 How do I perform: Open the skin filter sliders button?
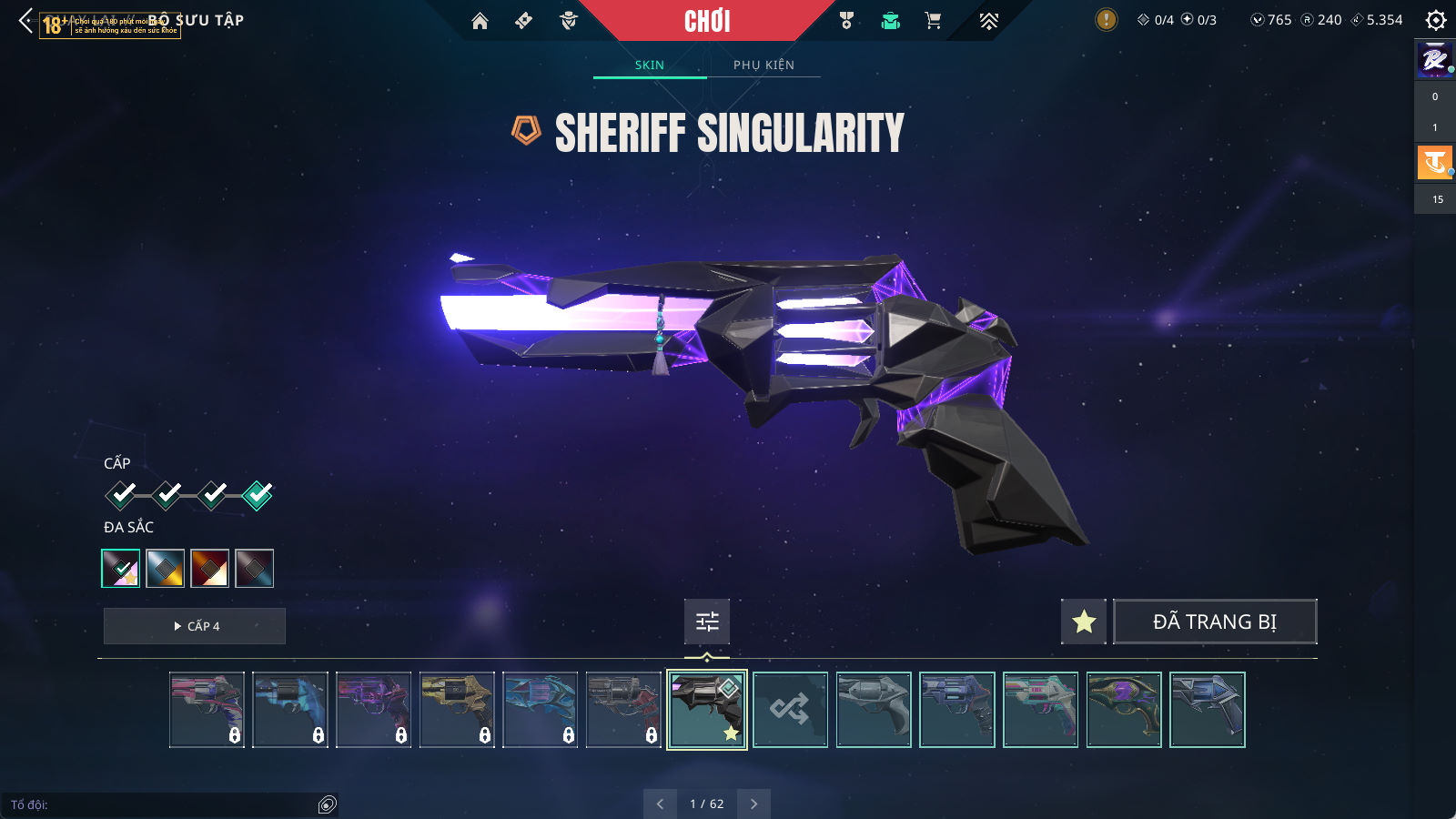pos(707,622)
